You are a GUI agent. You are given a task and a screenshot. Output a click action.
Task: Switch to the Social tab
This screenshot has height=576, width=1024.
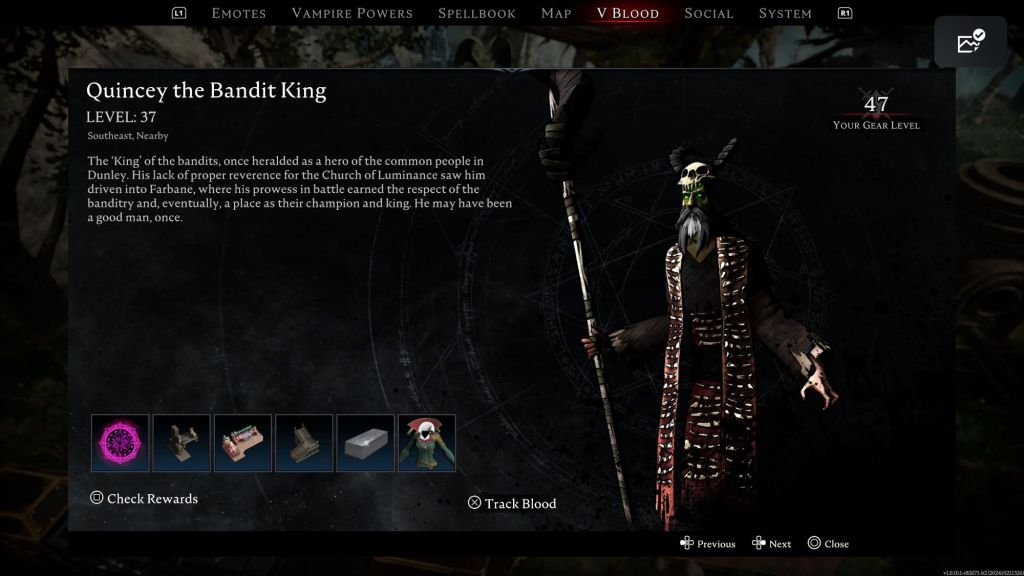tap(709, 13)
